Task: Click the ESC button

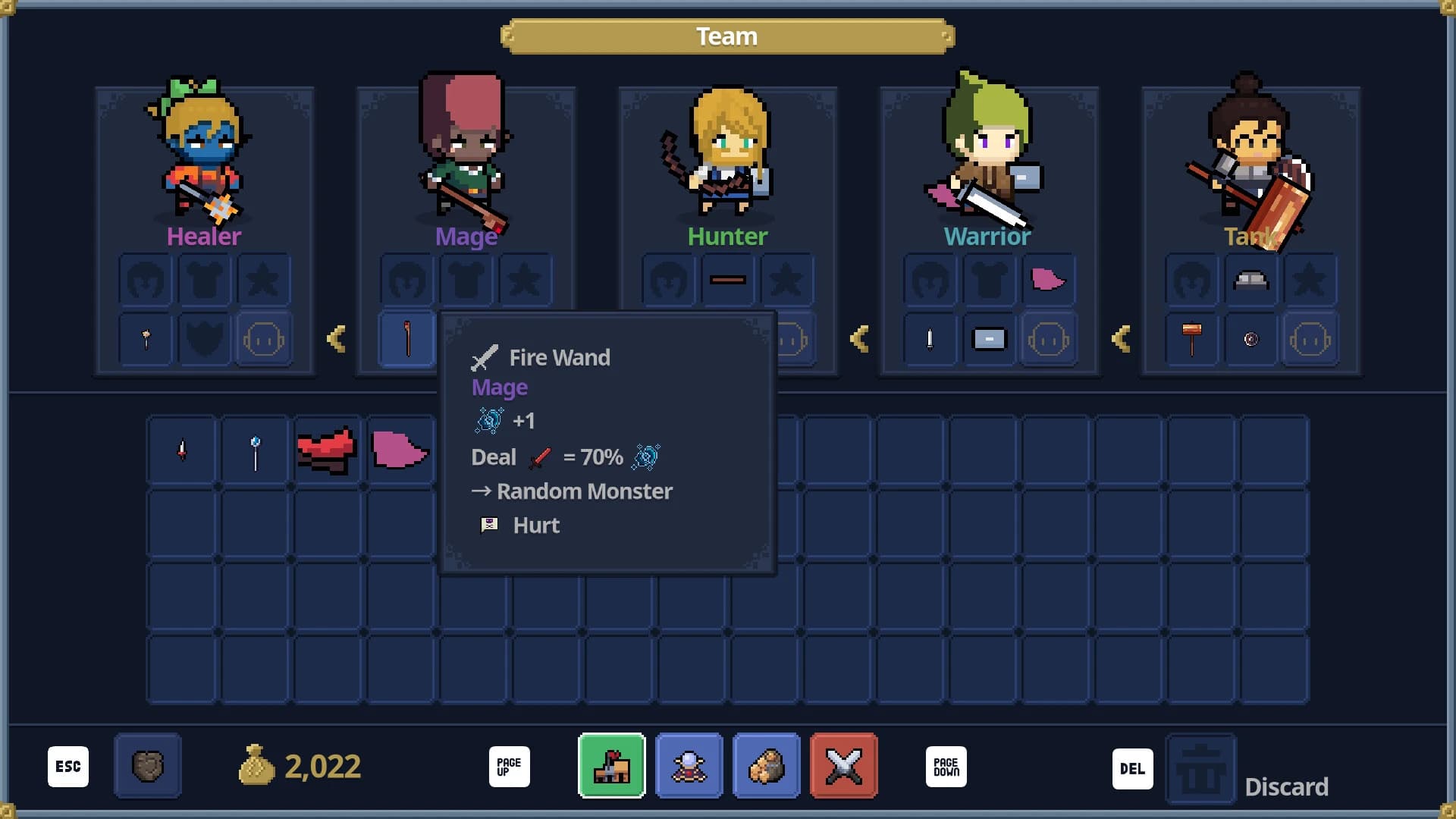Action: (67, 766)
